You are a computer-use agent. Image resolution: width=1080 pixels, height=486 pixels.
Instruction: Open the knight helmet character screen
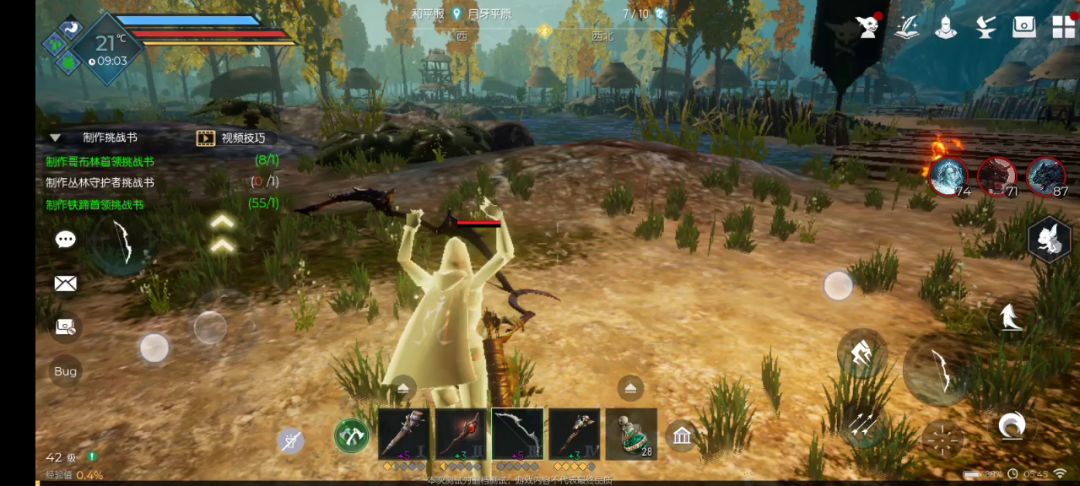pyautogui.click(x=946, y=27)
